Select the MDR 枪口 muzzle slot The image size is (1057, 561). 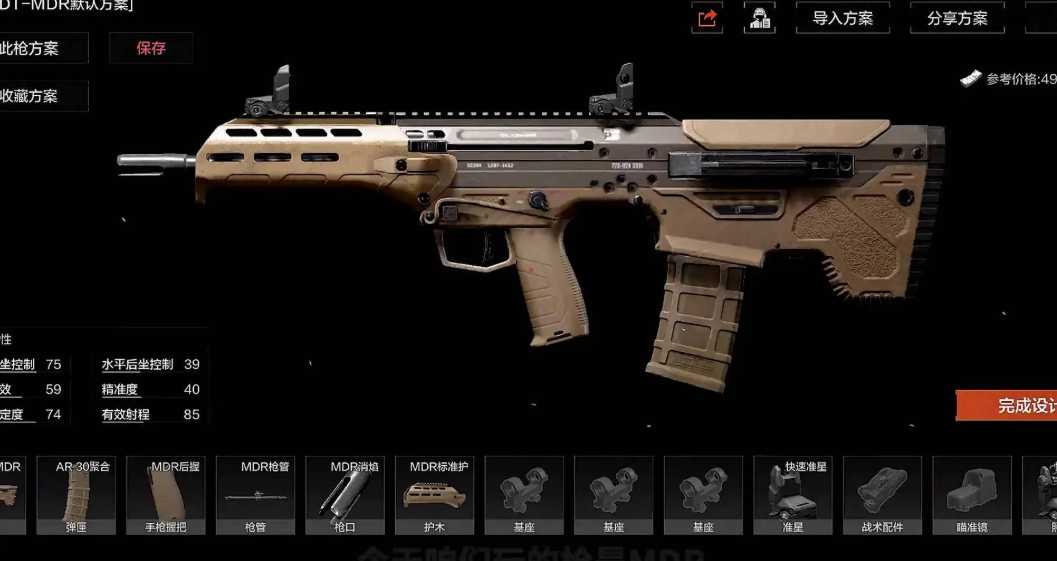pyautogui.click(x=344, y=495)
